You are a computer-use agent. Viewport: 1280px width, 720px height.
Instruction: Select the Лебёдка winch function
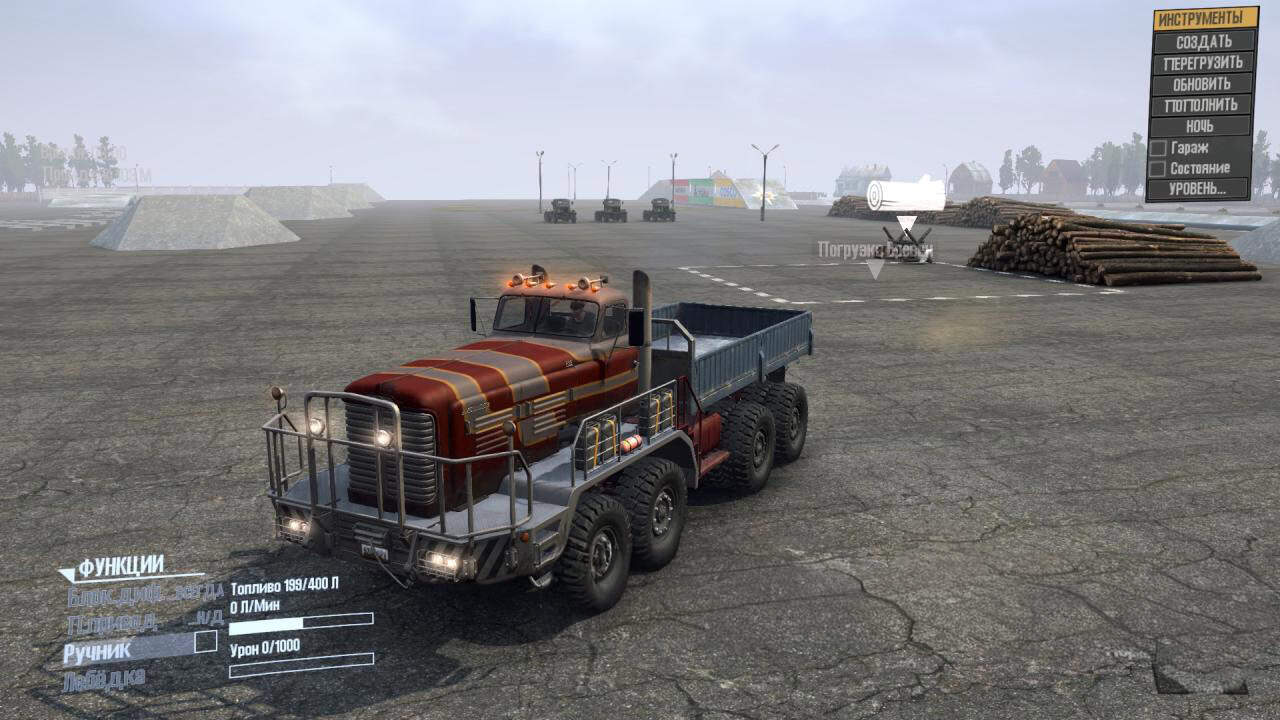(104, 680)
